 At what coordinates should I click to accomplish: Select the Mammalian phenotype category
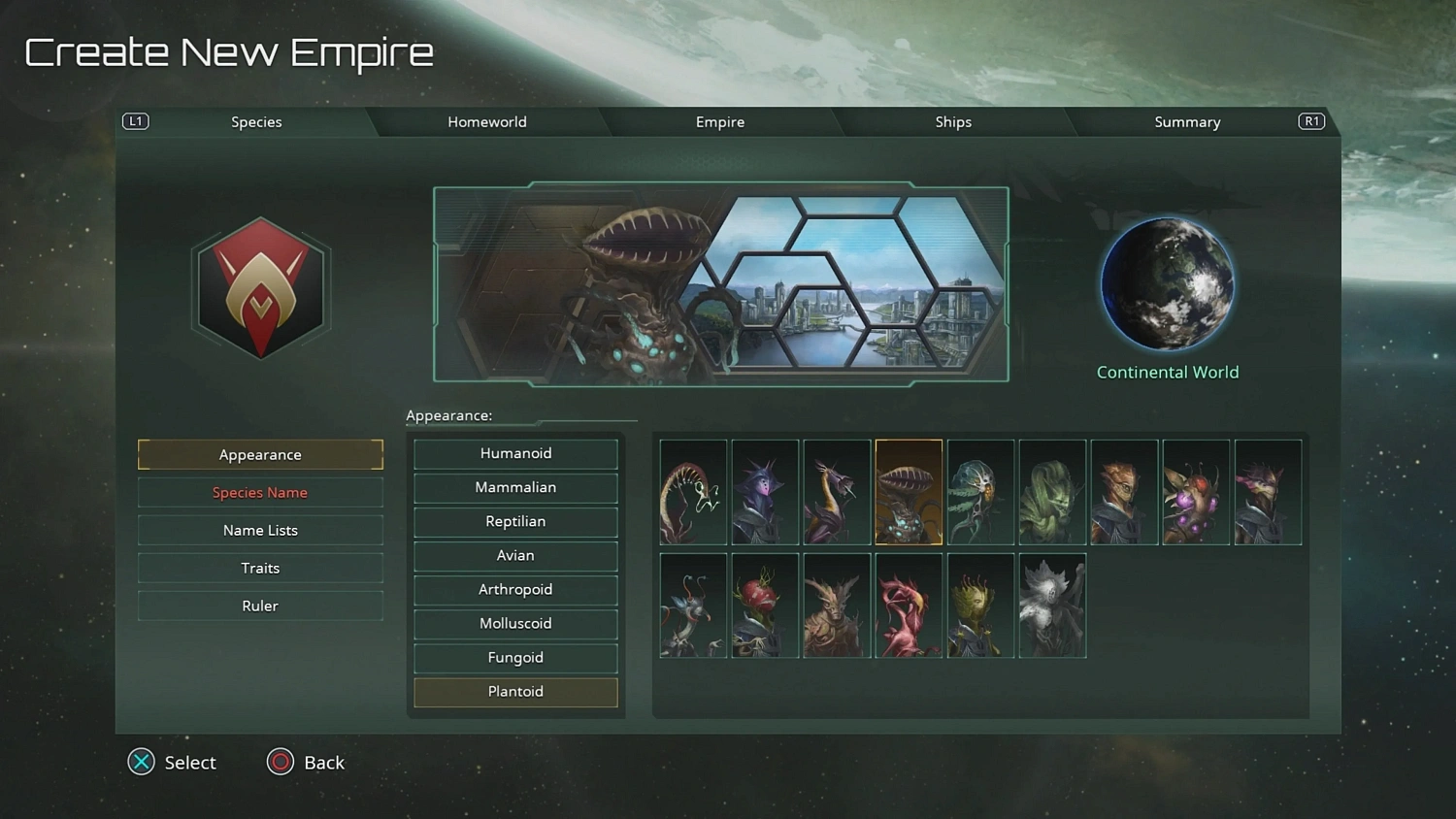(515, 487)
